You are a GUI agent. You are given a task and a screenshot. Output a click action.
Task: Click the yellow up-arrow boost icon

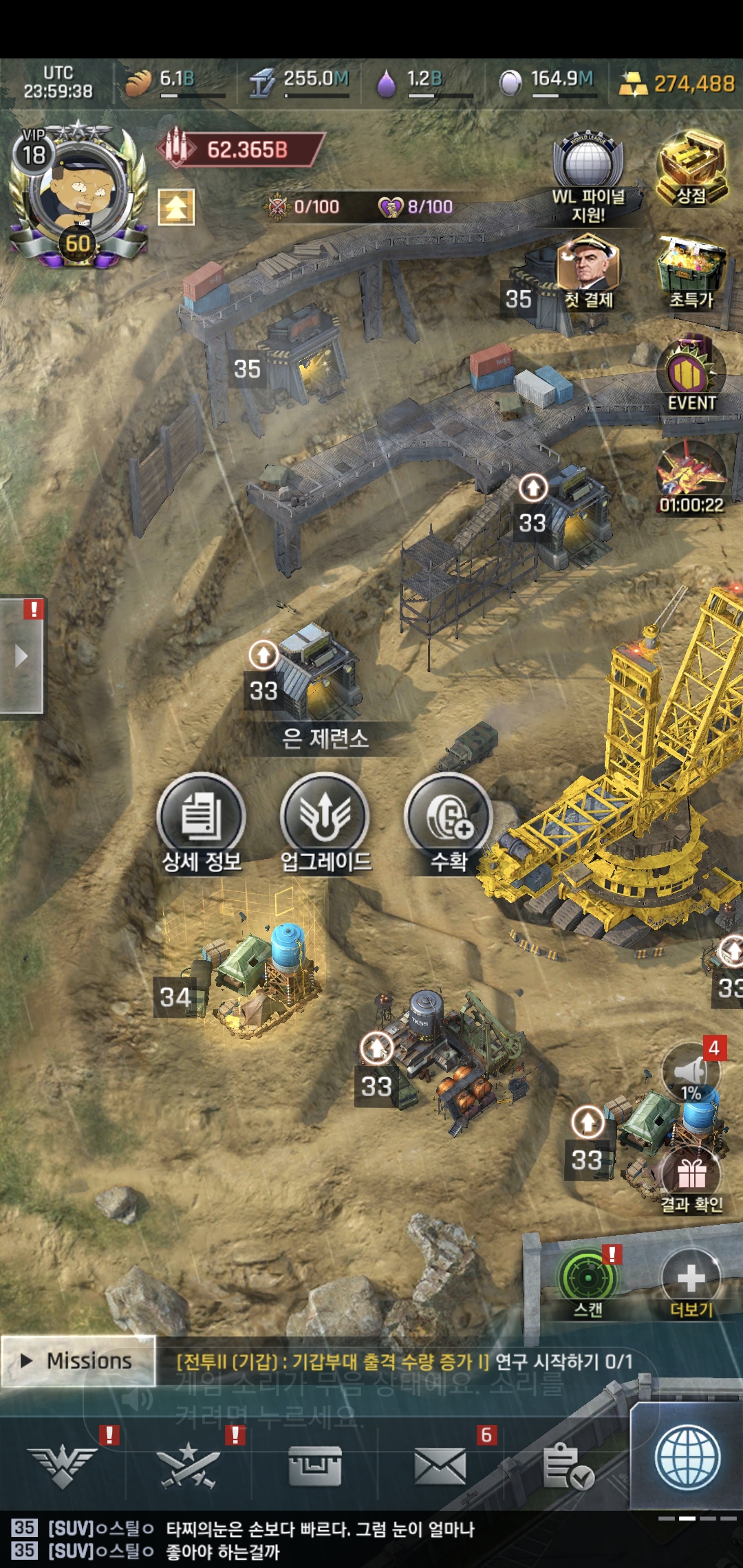(x=176, y=207)
